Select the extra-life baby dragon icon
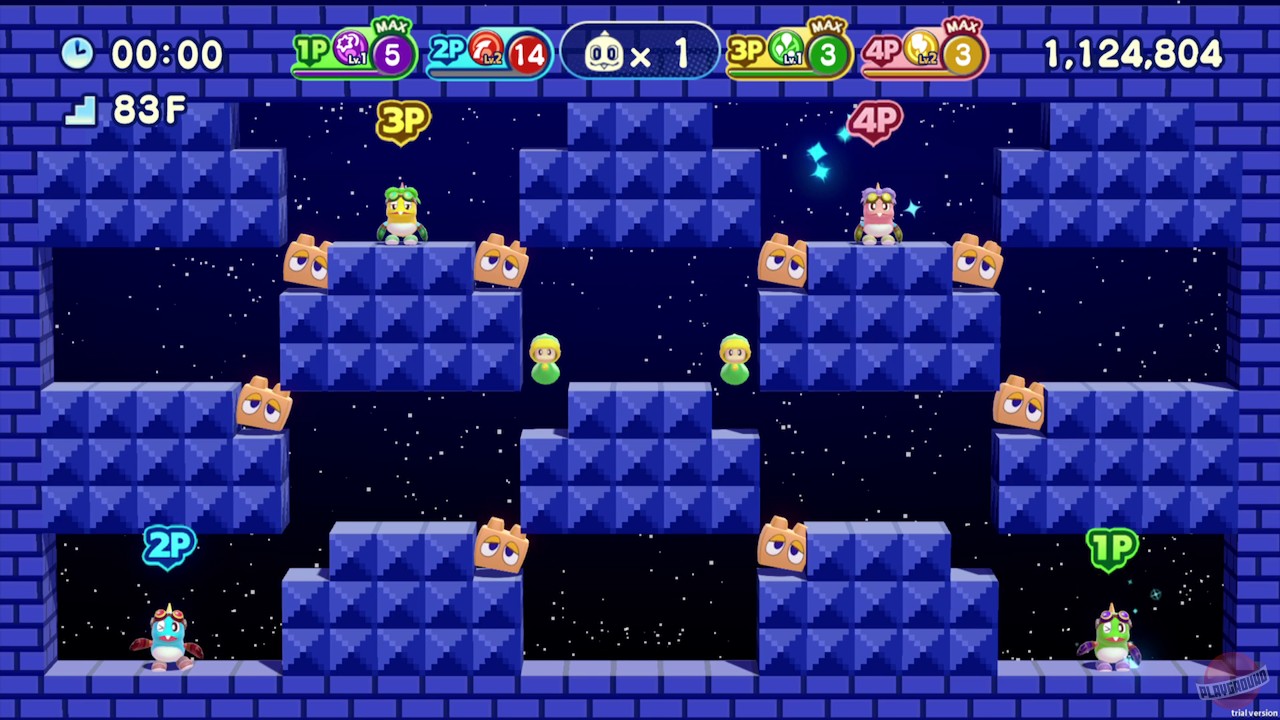 pos(605,52)
